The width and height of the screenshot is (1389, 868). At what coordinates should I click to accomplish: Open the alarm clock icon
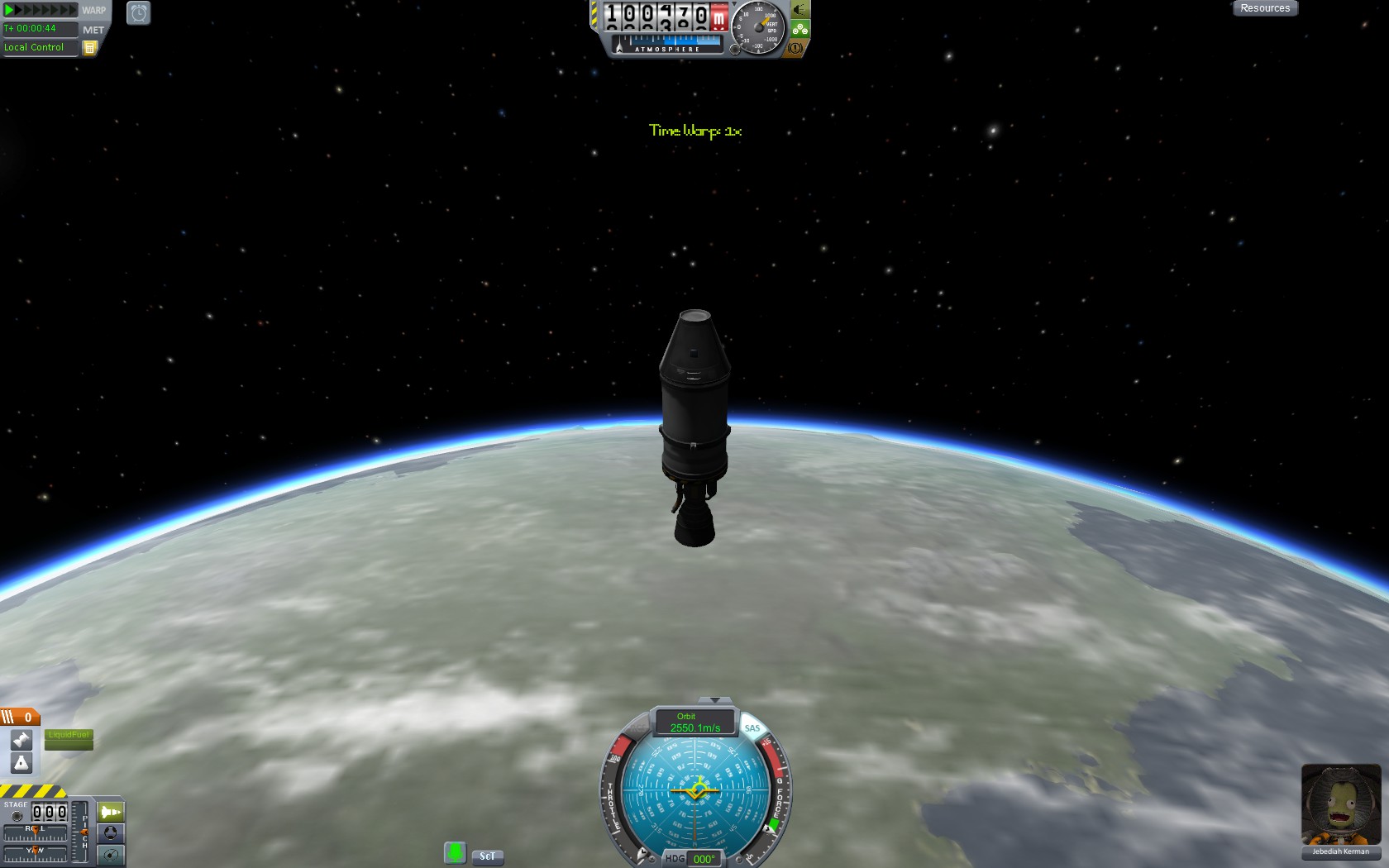[x=138, y=12]
